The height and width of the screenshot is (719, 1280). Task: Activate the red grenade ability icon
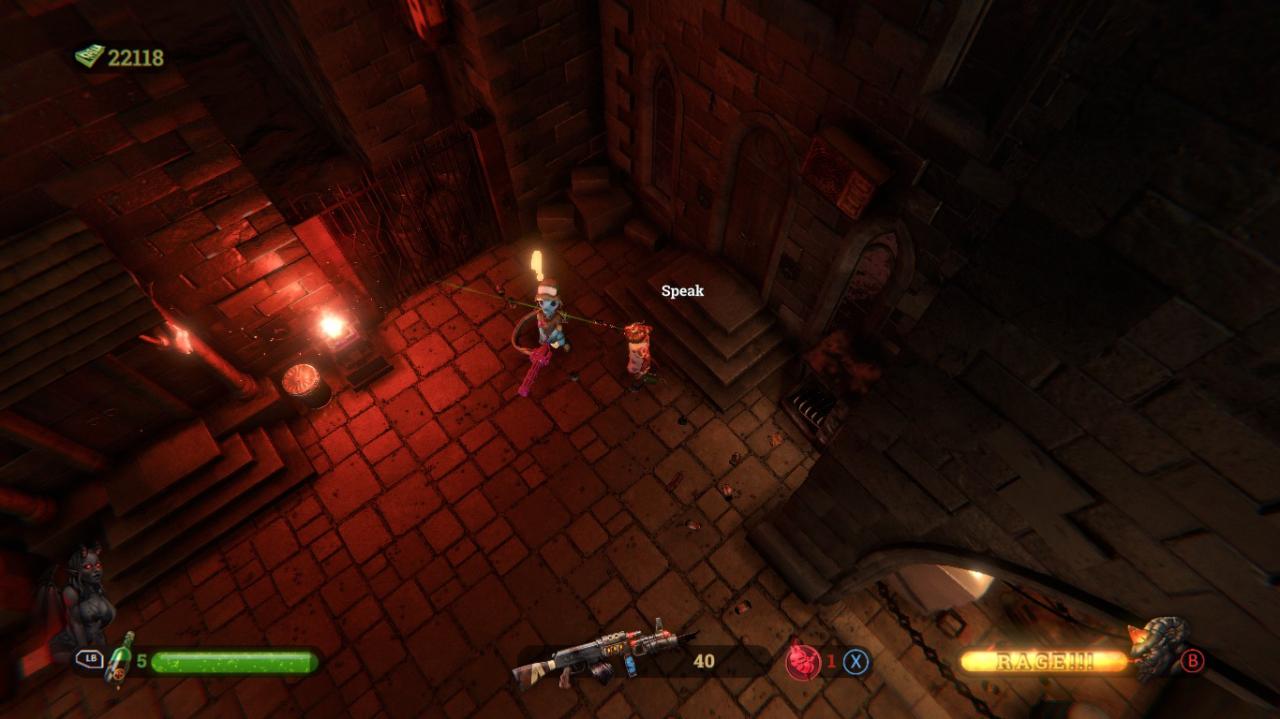pyautogui.click(x=803, y=660)
